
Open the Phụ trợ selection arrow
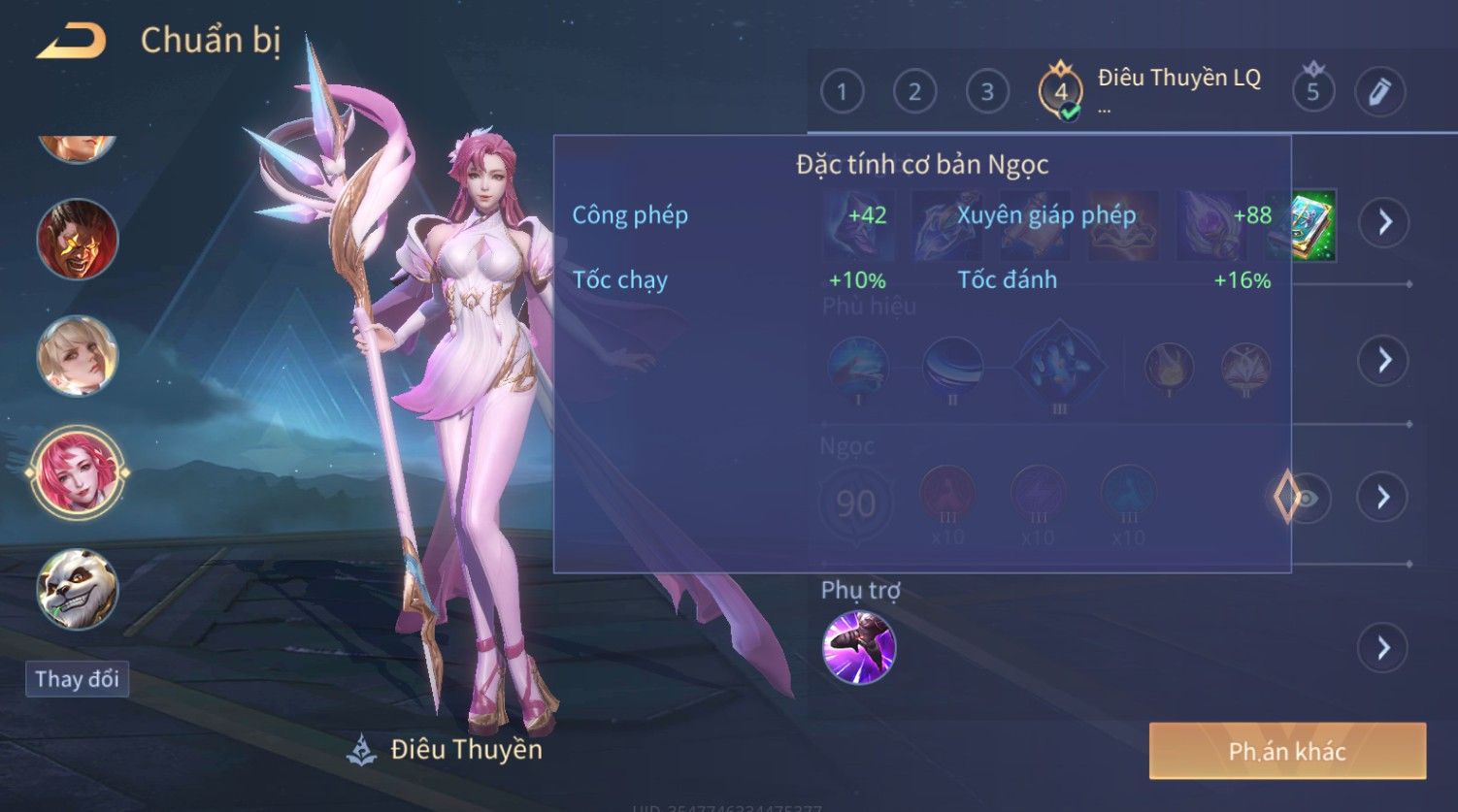click(1383, 647)
